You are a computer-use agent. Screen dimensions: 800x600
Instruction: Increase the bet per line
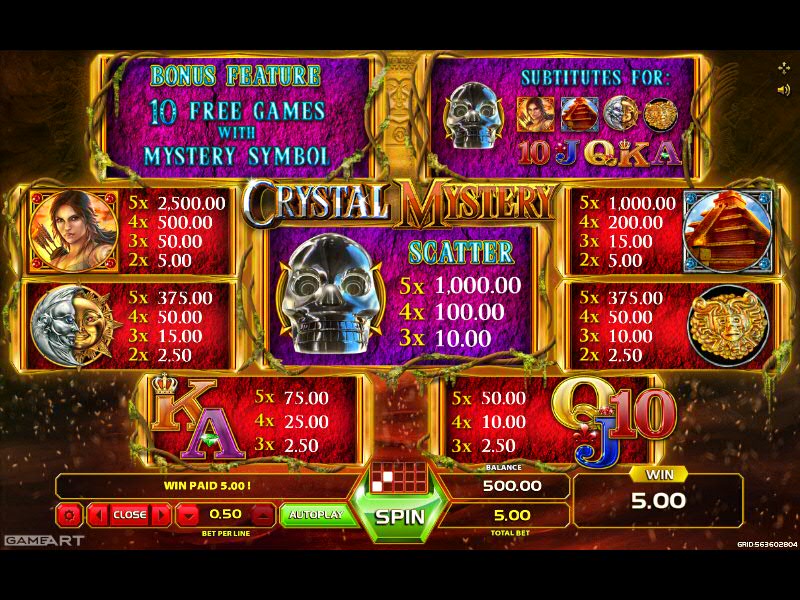(262, 515)
